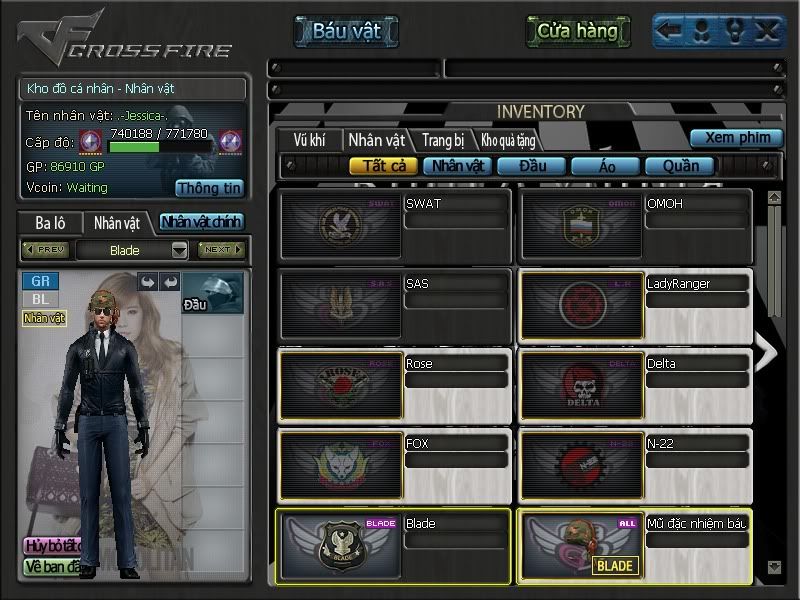800x600 pixels.
Task: Select the LadyRanger character item
Action: pyautogui.click(x=635, y=304)
